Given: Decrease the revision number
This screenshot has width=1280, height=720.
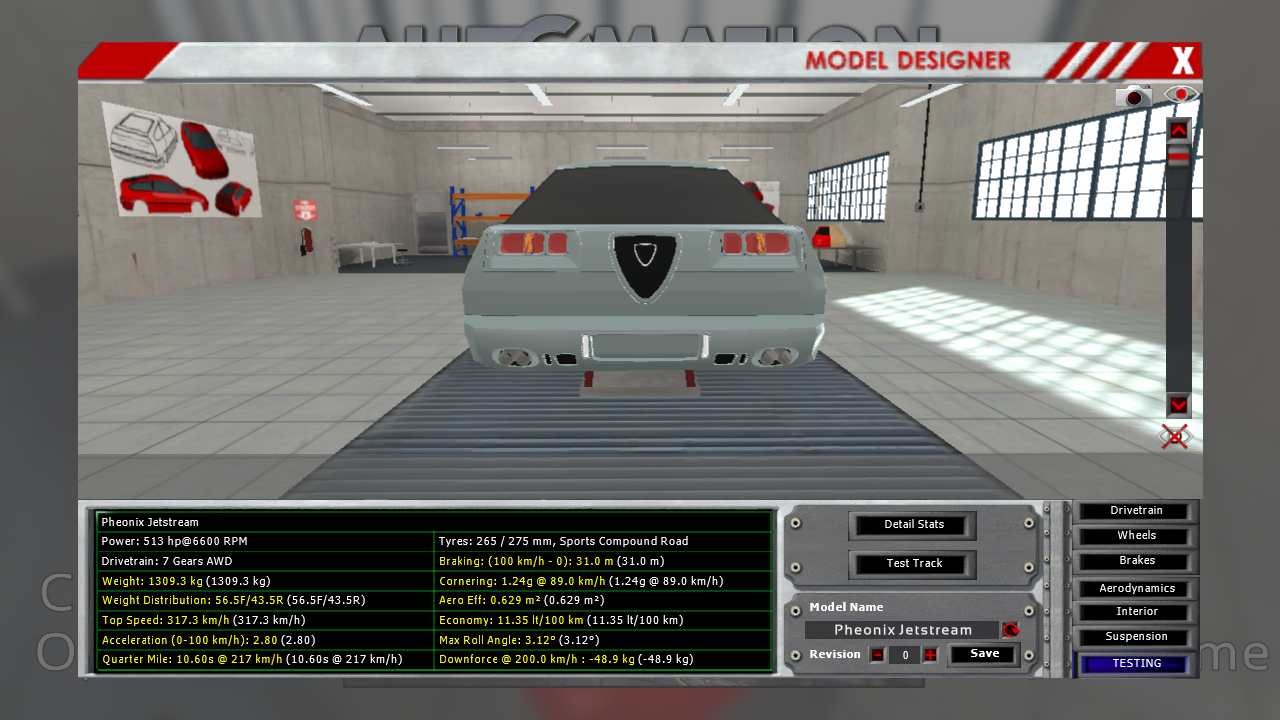Looking at the screenshot, I should 877,655.
